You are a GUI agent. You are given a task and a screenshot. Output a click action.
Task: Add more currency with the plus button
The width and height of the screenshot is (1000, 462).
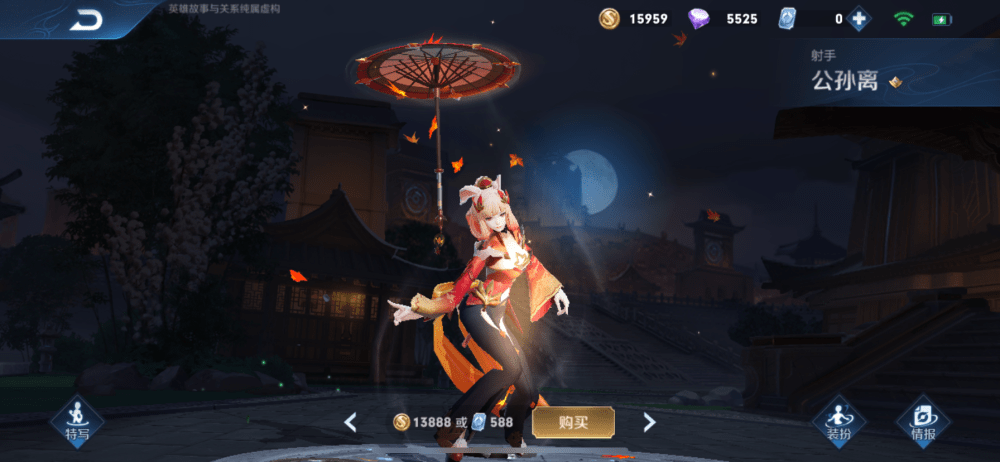point(858,19)
